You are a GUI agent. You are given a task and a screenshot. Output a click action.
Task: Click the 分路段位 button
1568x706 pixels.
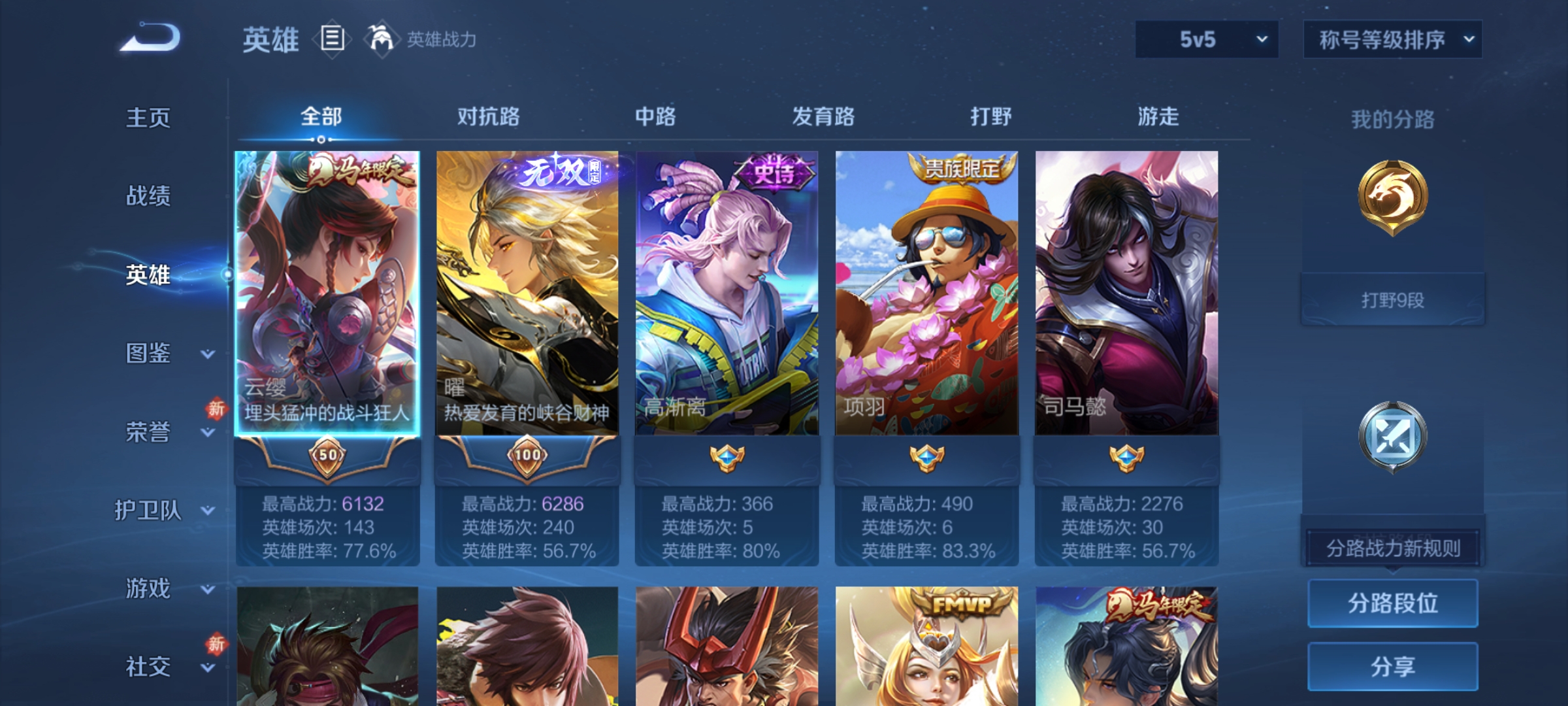[1392, 603]
